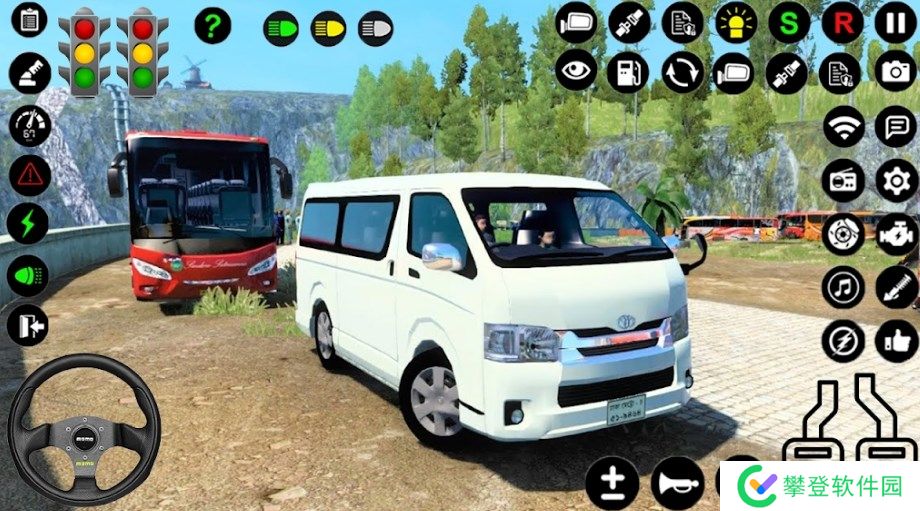Open the chat message icon
The width and height of the screenshot is (920, 511).
point(895,126)
